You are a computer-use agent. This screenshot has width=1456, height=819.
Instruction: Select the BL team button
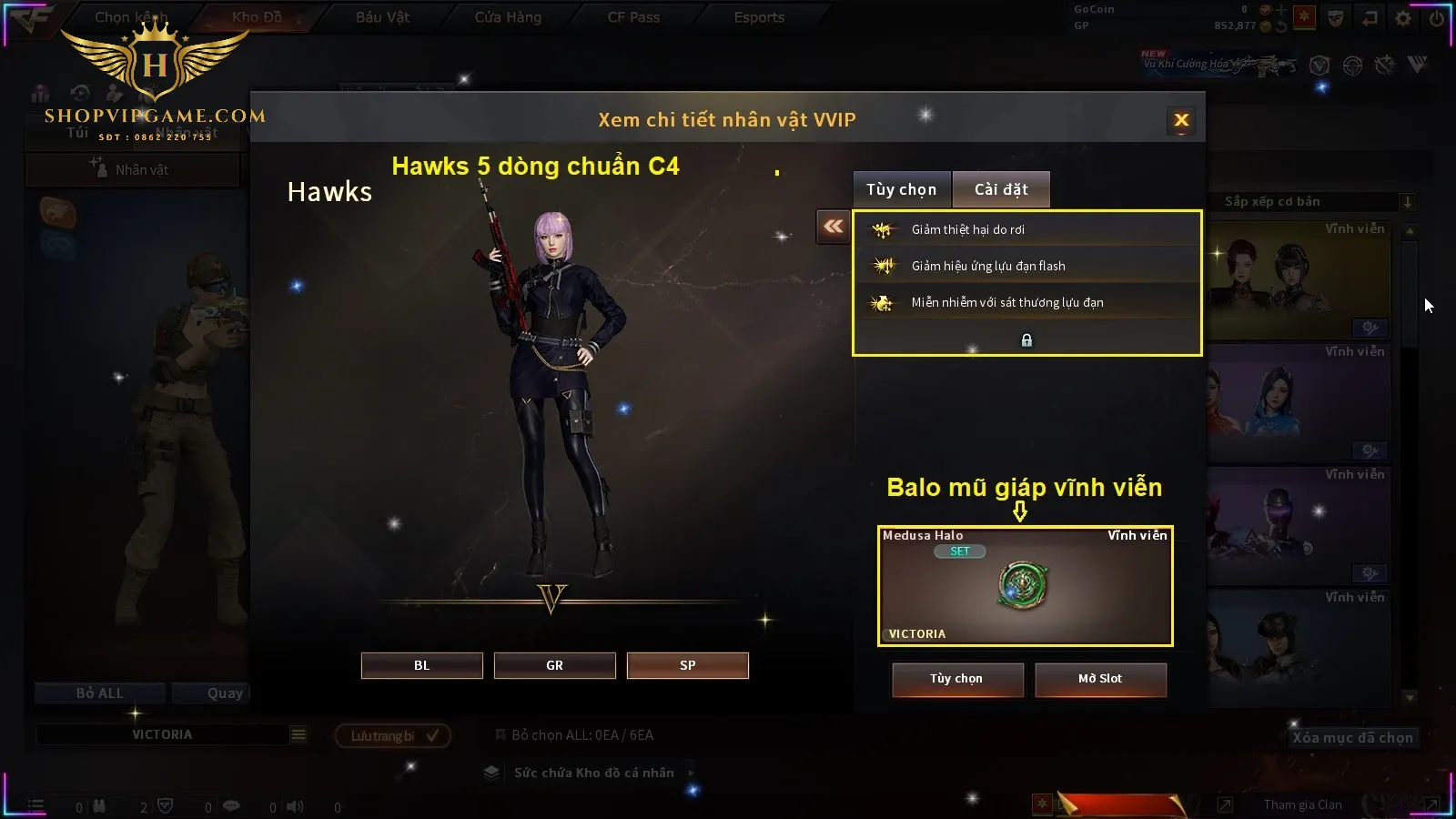(x=421, y=665)
